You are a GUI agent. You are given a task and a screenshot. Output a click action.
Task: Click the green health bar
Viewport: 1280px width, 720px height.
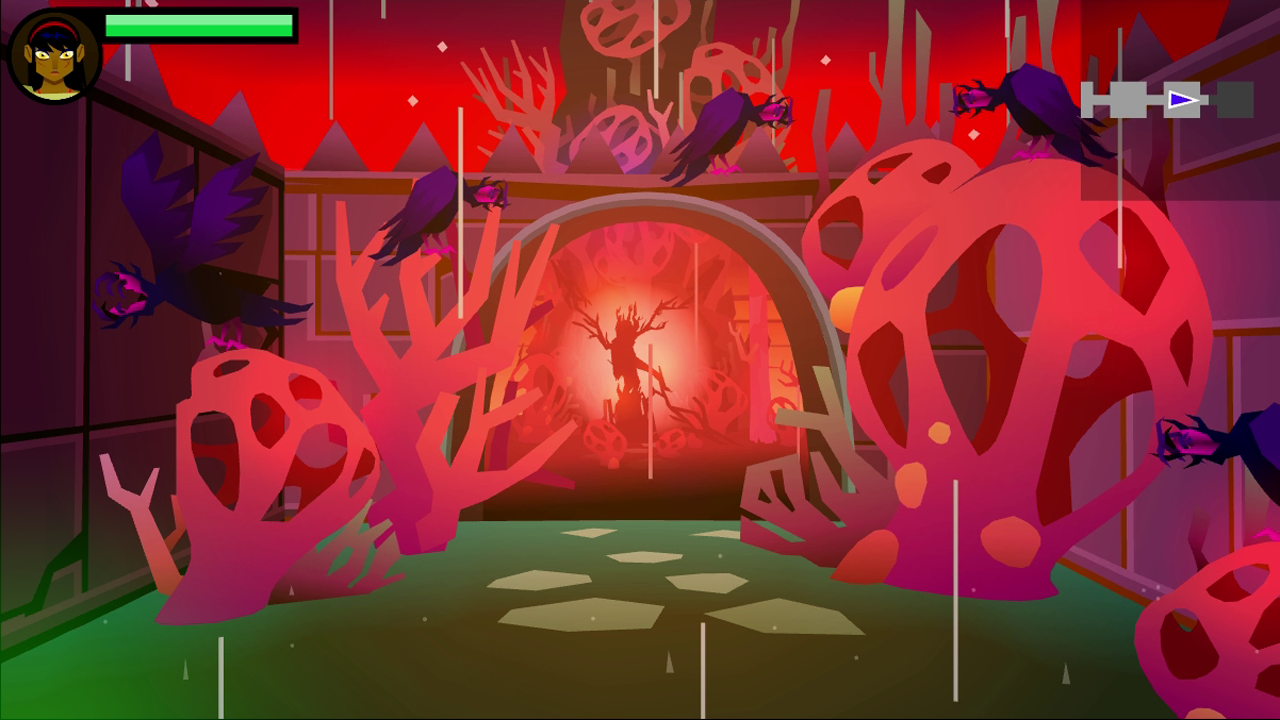click(x=200, y=26)
